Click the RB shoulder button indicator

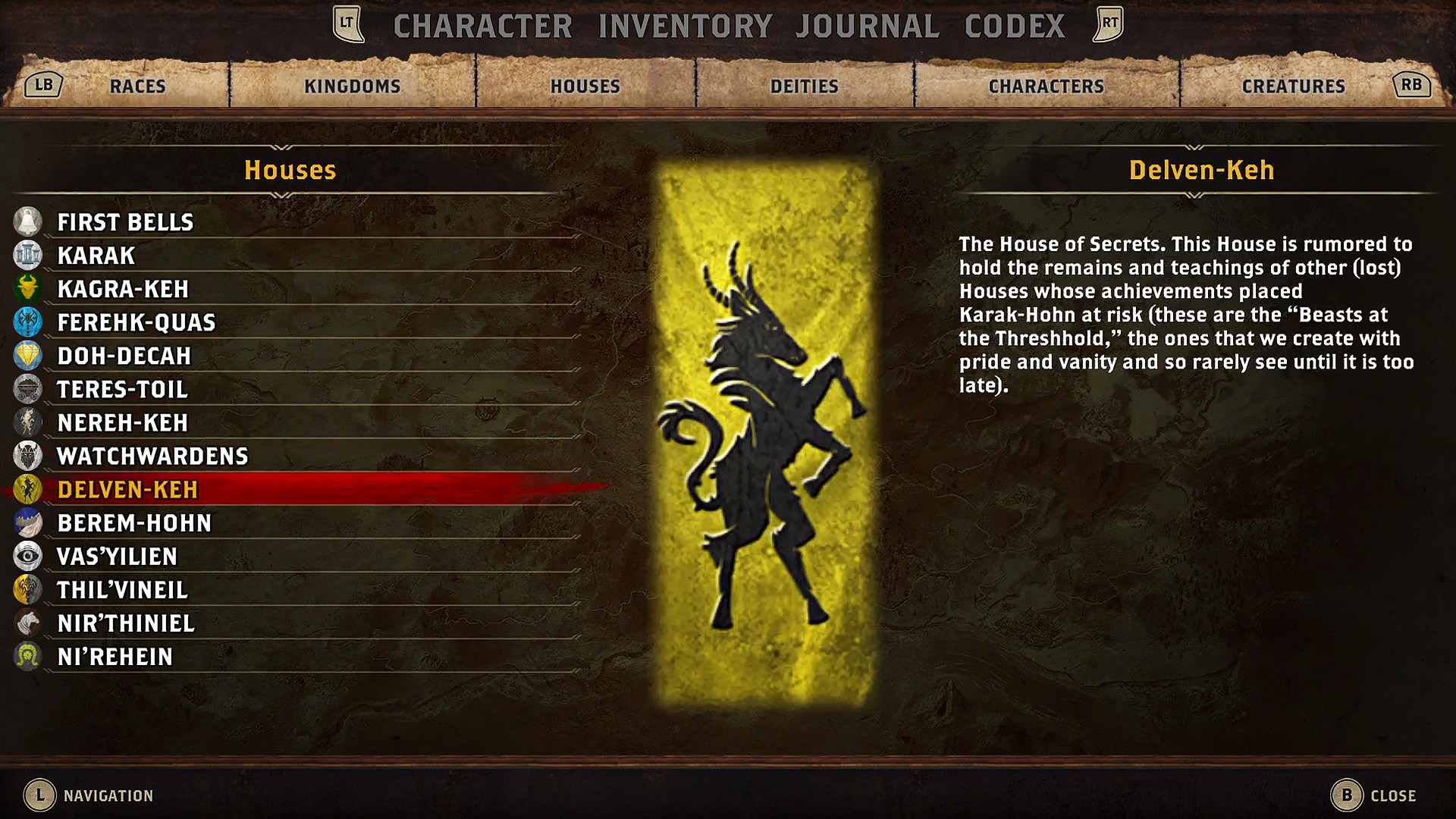(x=1412, y=84)
